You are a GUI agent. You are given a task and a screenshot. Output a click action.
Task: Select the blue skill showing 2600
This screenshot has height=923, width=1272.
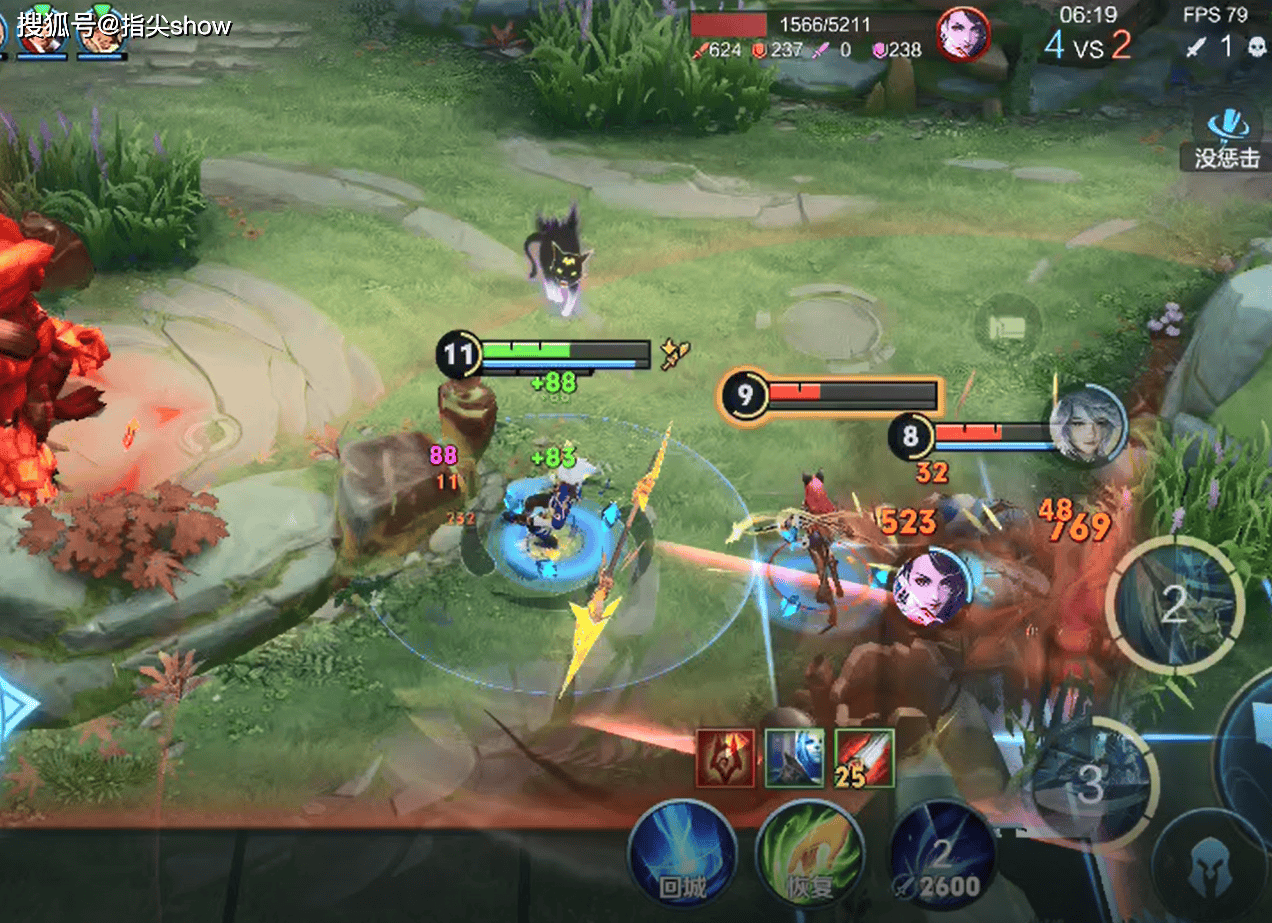[941, 854]
